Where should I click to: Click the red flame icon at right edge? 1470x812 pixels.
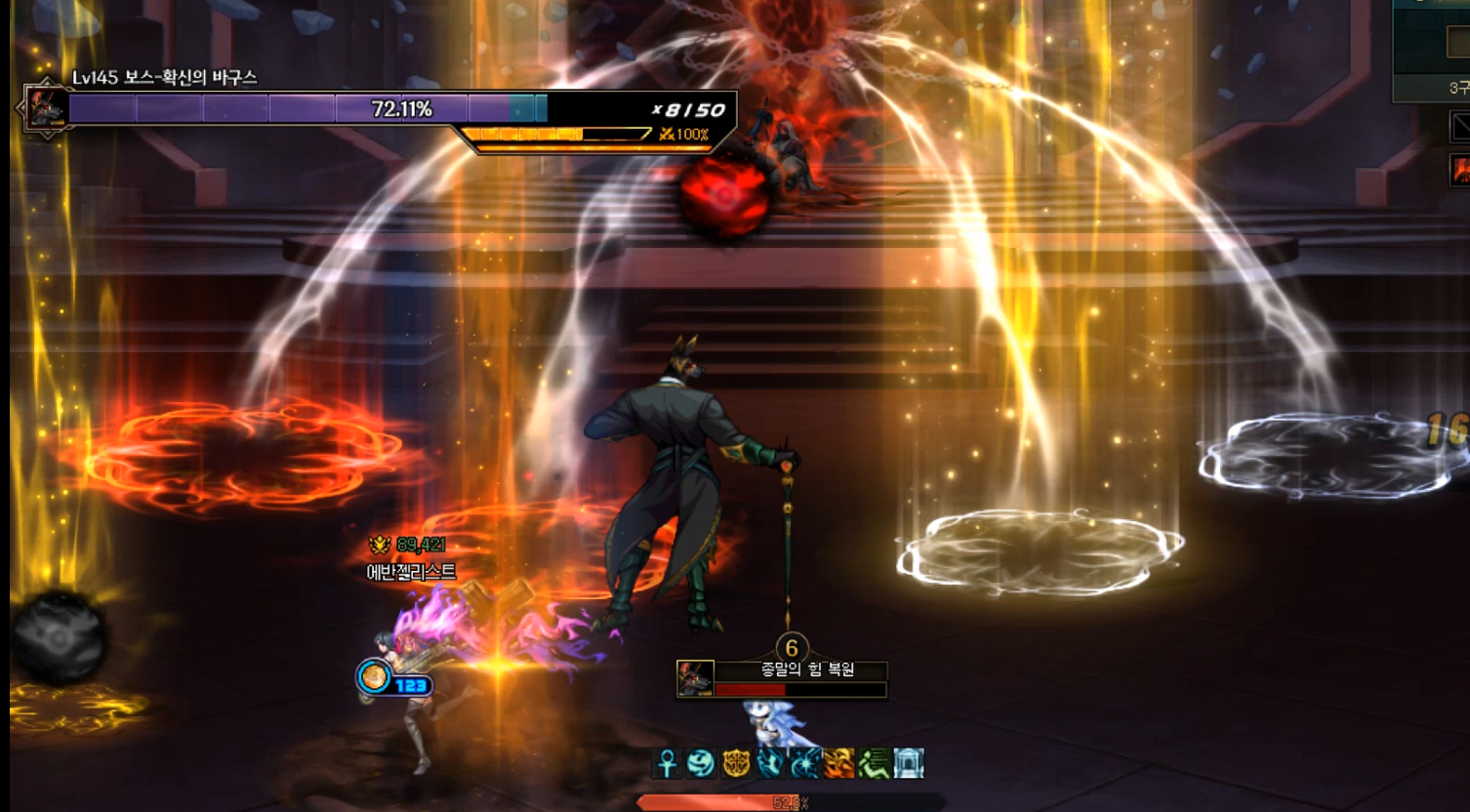[1460, 170]
